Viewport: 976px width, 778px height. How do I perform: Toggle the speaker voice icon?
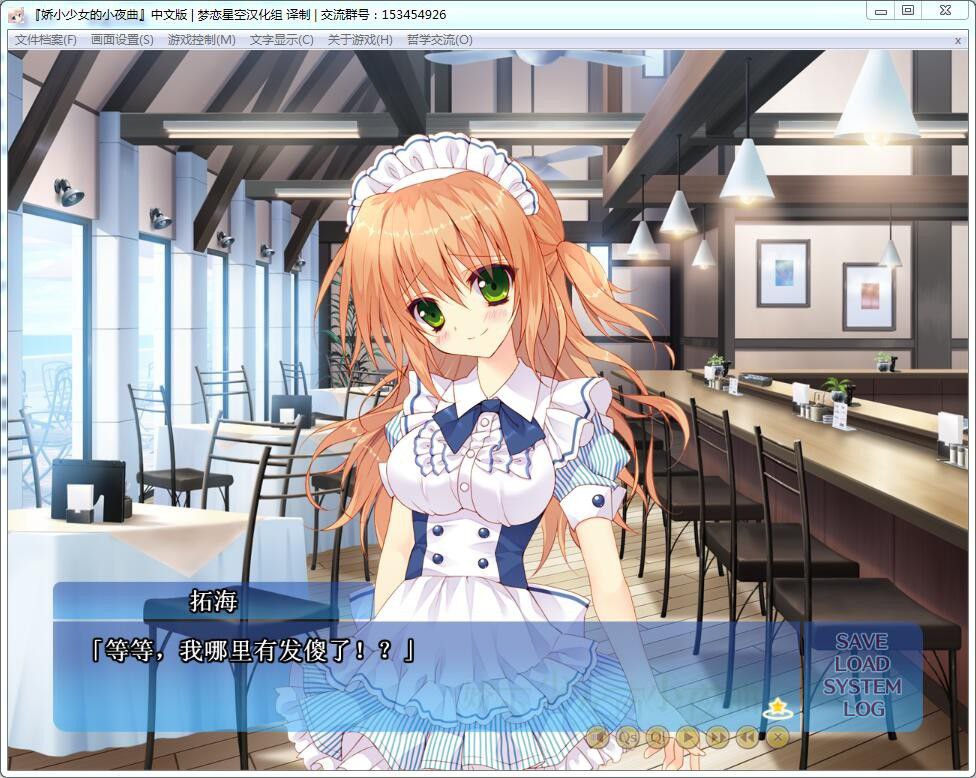[598, 737]
